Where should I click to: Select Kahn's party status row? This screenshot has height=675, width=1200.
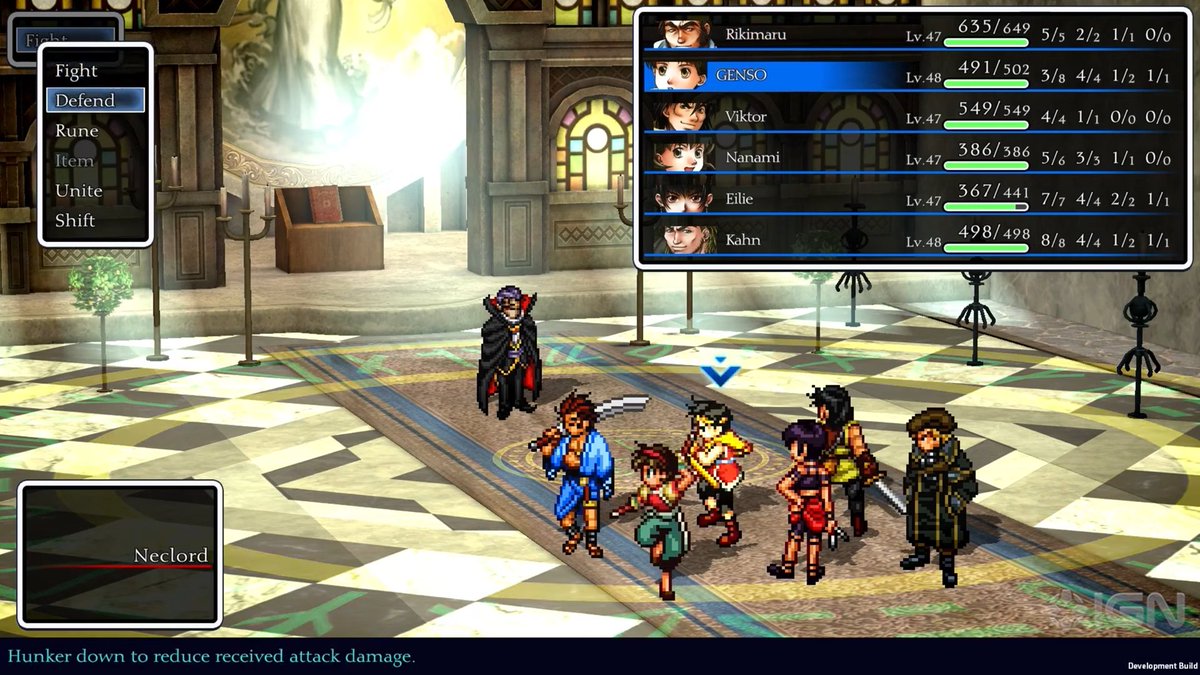click(x=908, y=241)
